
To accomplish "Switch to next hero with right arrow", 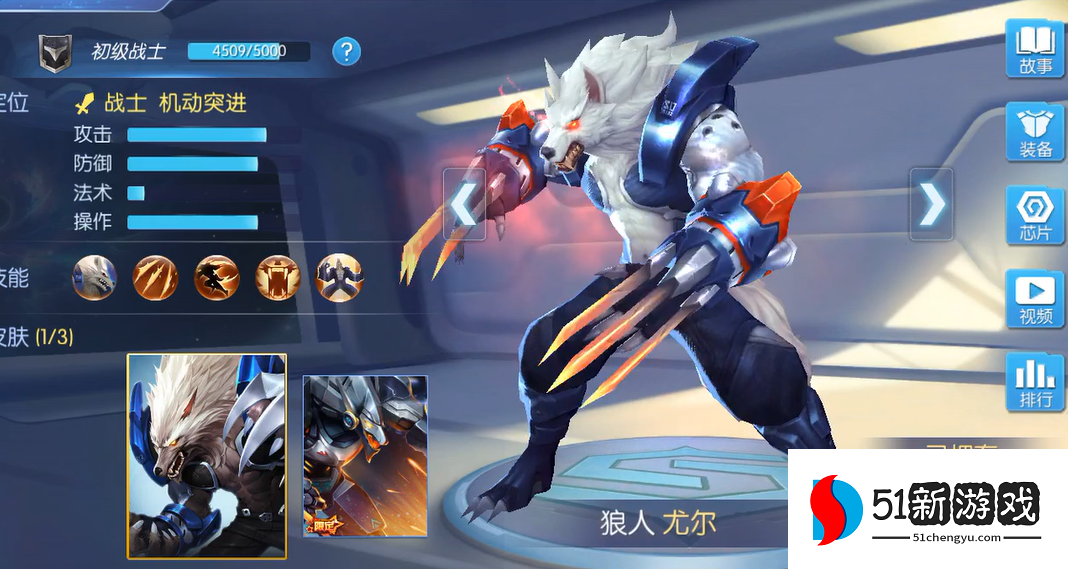I will click(931, 204).
